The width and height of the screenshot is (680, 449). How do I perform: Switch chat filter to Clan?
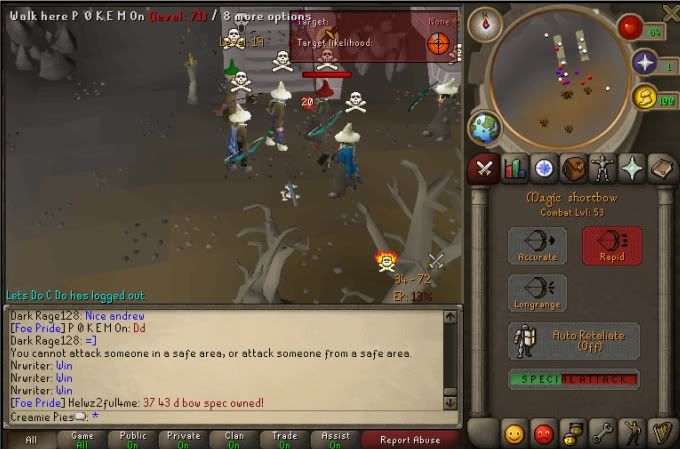tap(234, 439)
